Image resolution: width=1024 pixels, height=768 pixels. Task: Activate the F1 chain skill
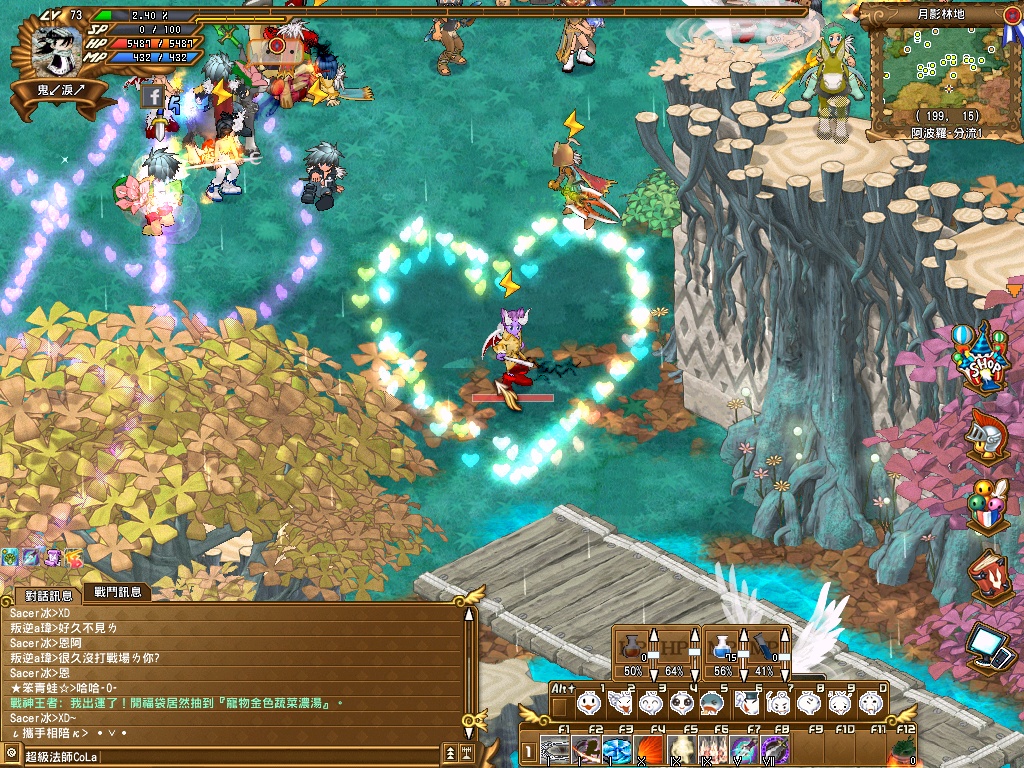pyautogui.click(x=555, y=750)
